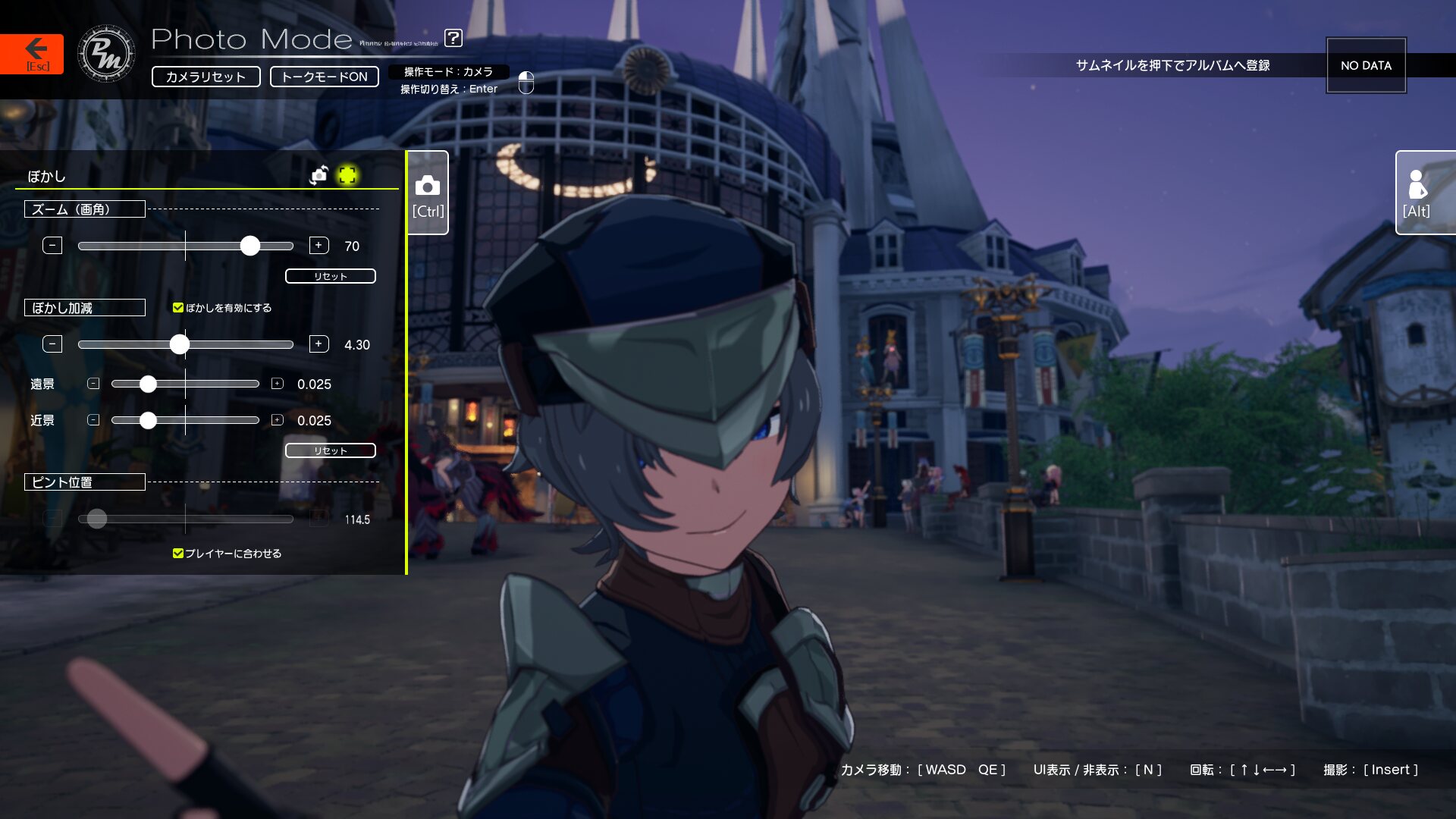Switch to the camera tab labeled Ctrl
The image size is (1456, 819).
tap(428, 193)
